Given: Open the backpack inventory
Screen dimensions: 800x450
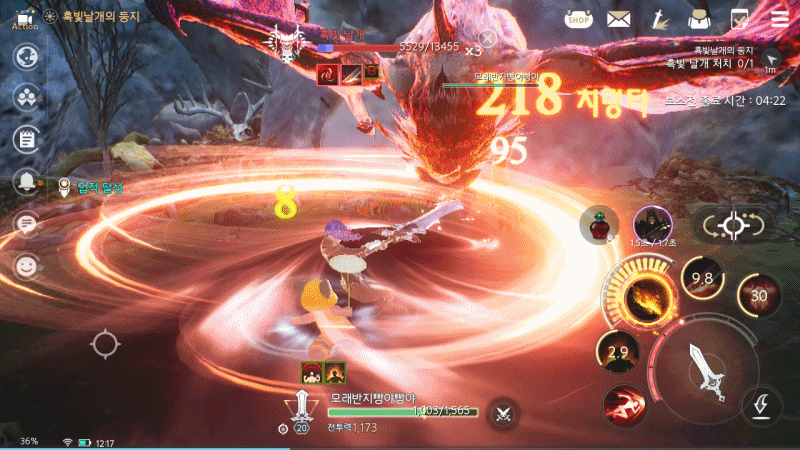Looking at the screenshot, I should 700,18.
